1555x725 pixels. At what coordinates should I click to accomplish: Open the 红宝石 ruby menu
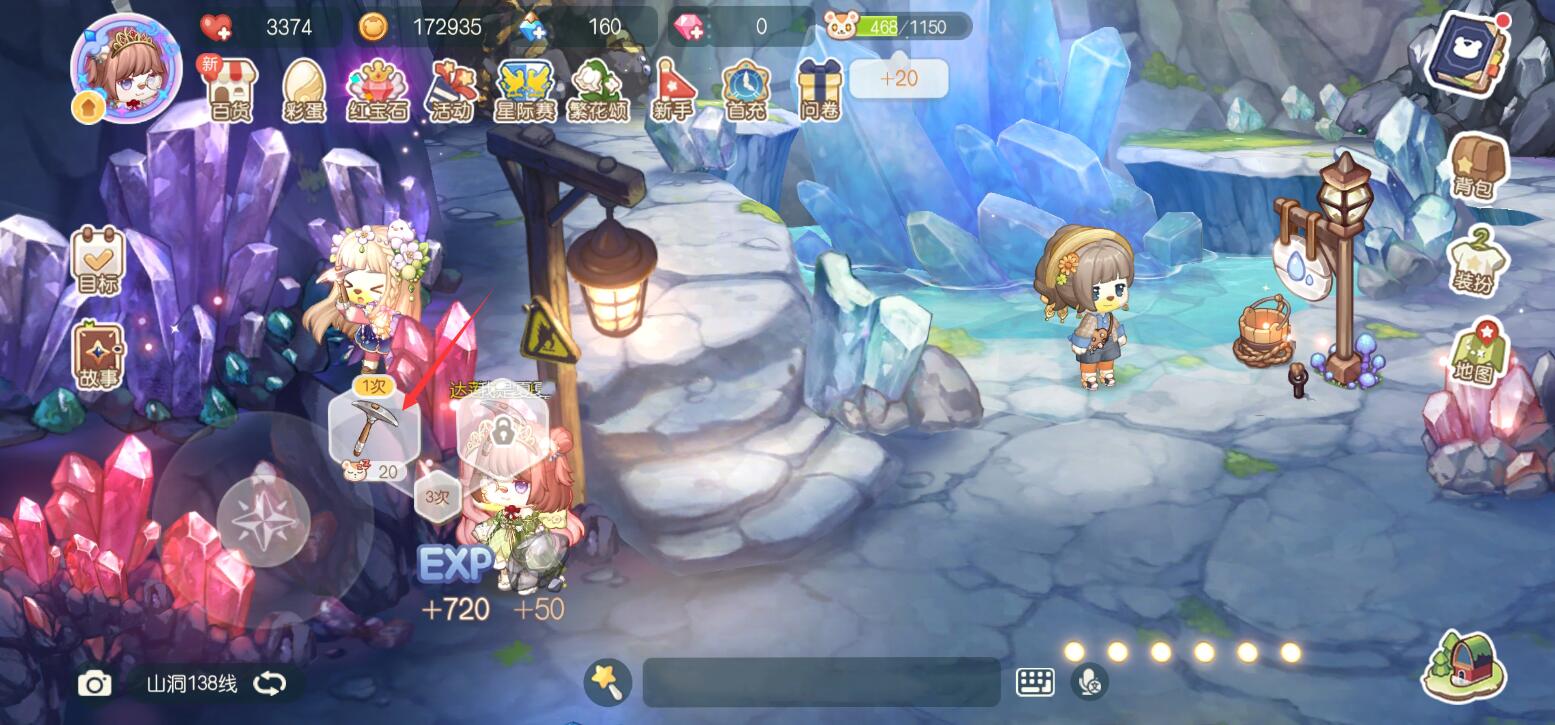[377, 89]
